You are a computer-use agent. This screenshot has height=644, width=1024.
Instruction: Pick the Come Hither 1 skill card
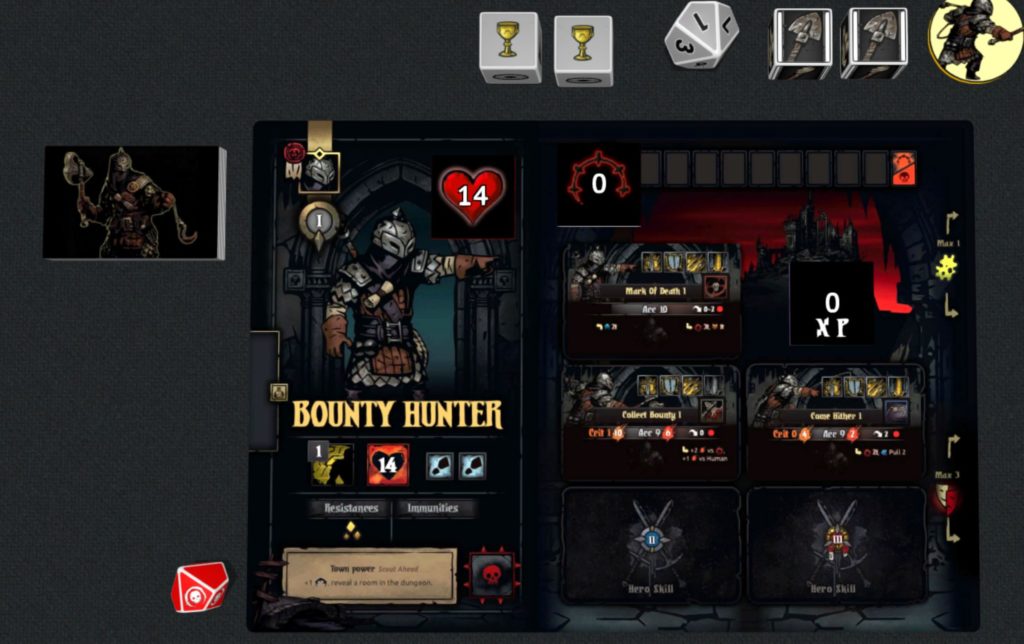tap(835, 420)
